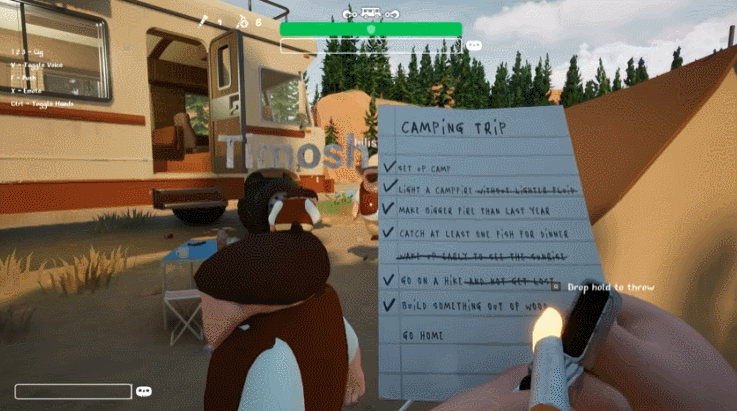Click the speech bubble icon below green bar
Screen dimensions: 737x411
[474, 46]
